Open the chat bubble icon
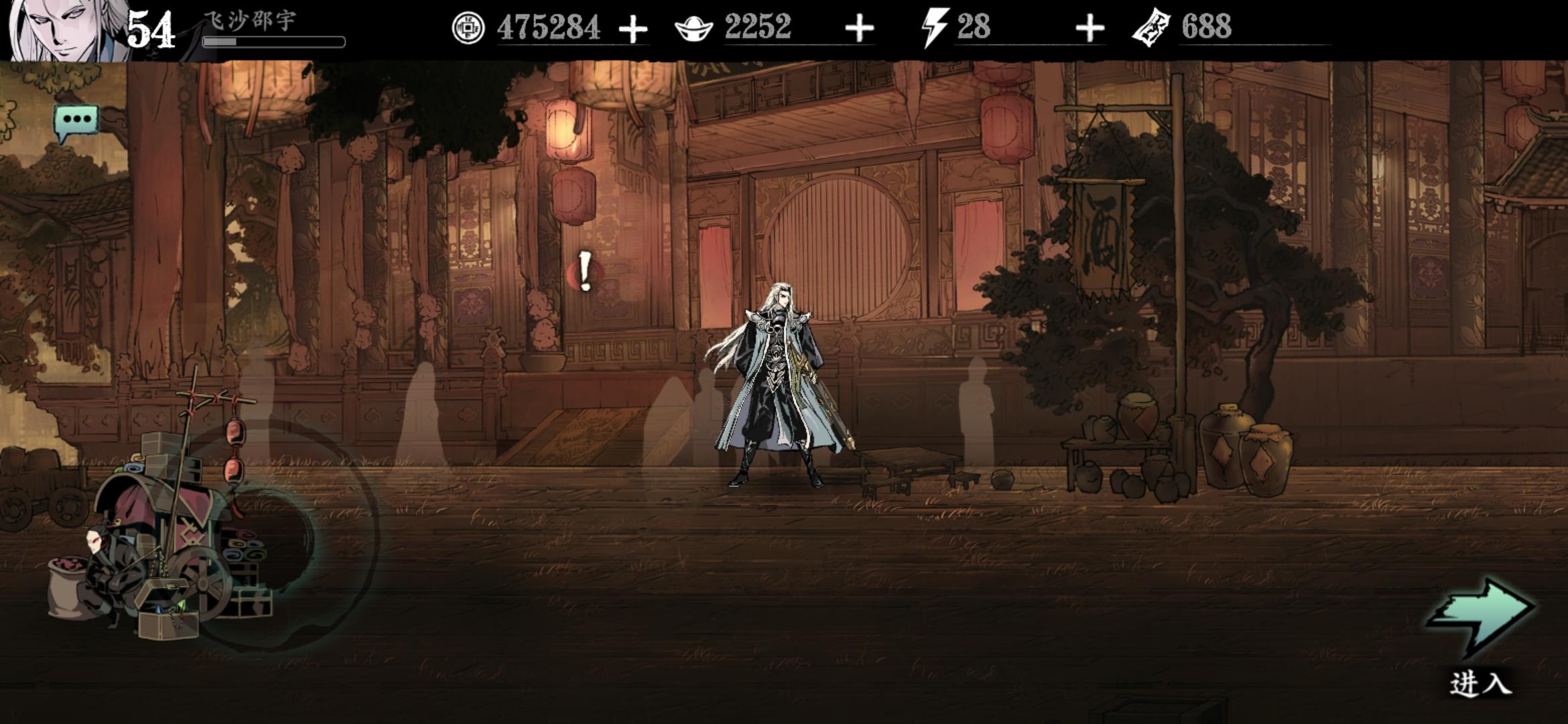 [76, 121]
